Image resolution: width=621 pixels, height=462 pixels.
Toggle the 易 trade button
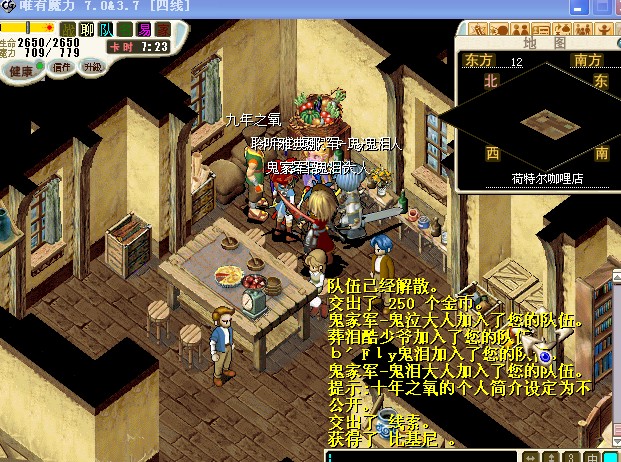click(x=143, y=29)
